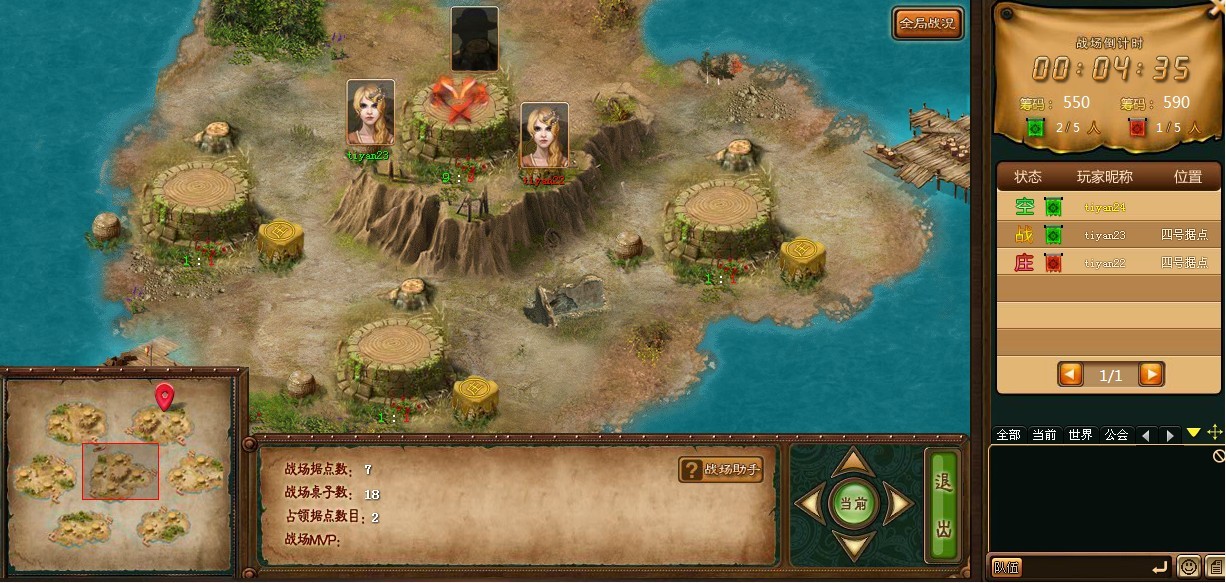
Task: Select the tiyan23 portrait on the battlefield
Action: pos(370,112)
